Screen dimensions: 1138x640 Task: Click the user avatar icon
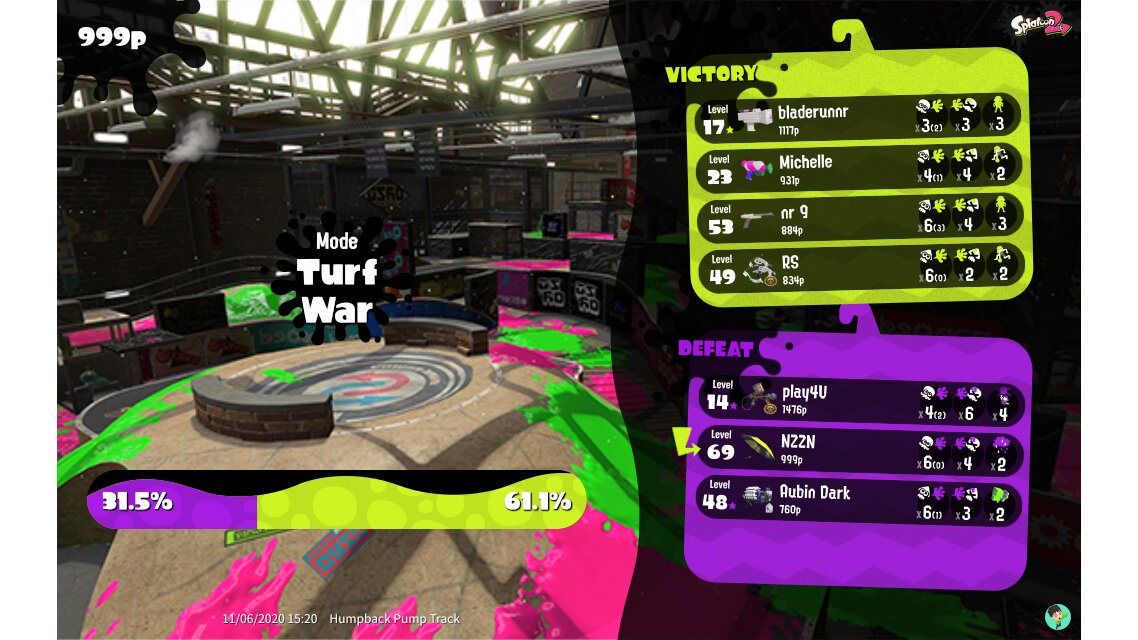pyautogui.click(x=1057, y=616)
